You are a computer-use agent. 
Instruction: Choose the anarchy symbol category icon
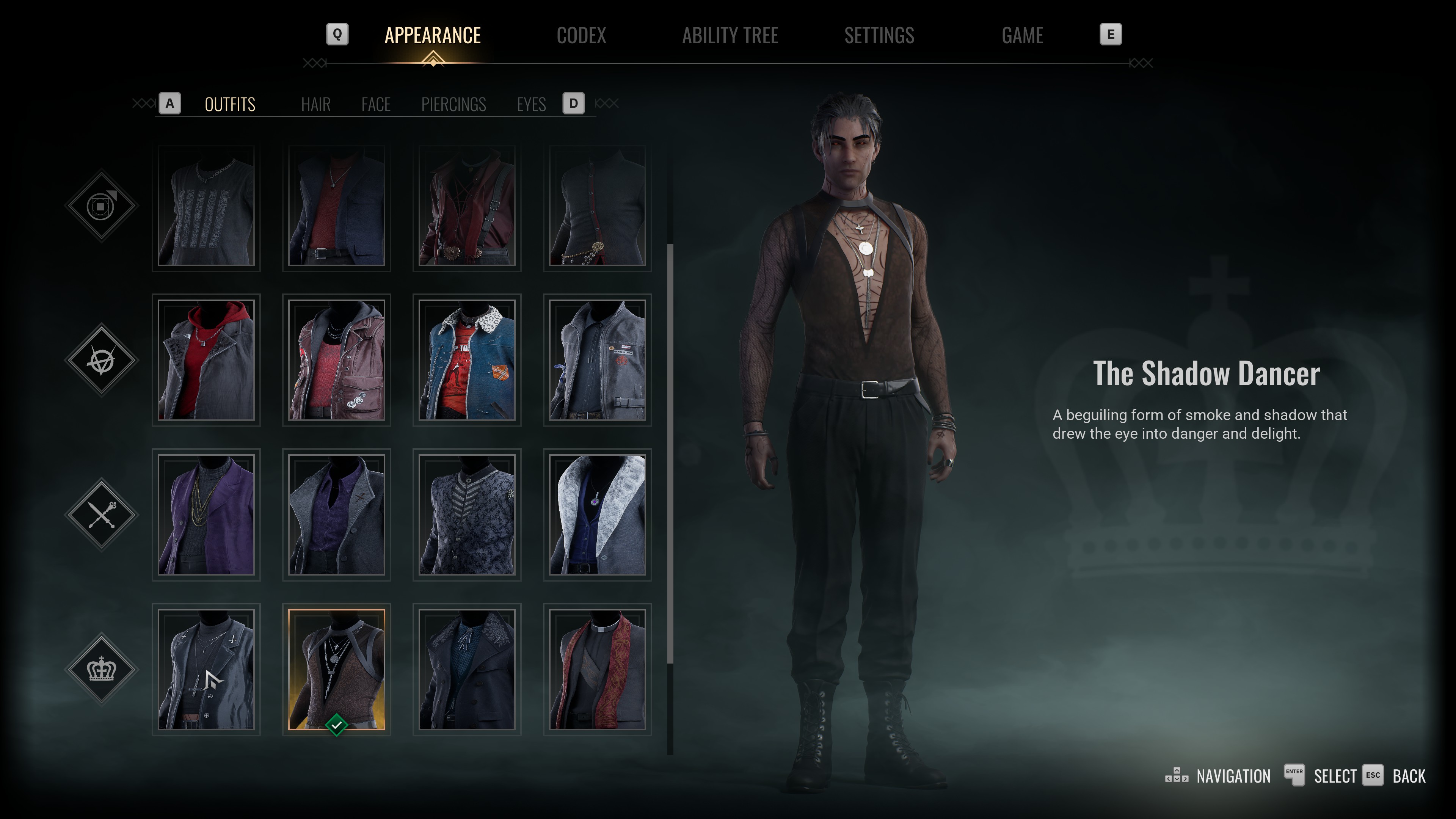[102, 360]
